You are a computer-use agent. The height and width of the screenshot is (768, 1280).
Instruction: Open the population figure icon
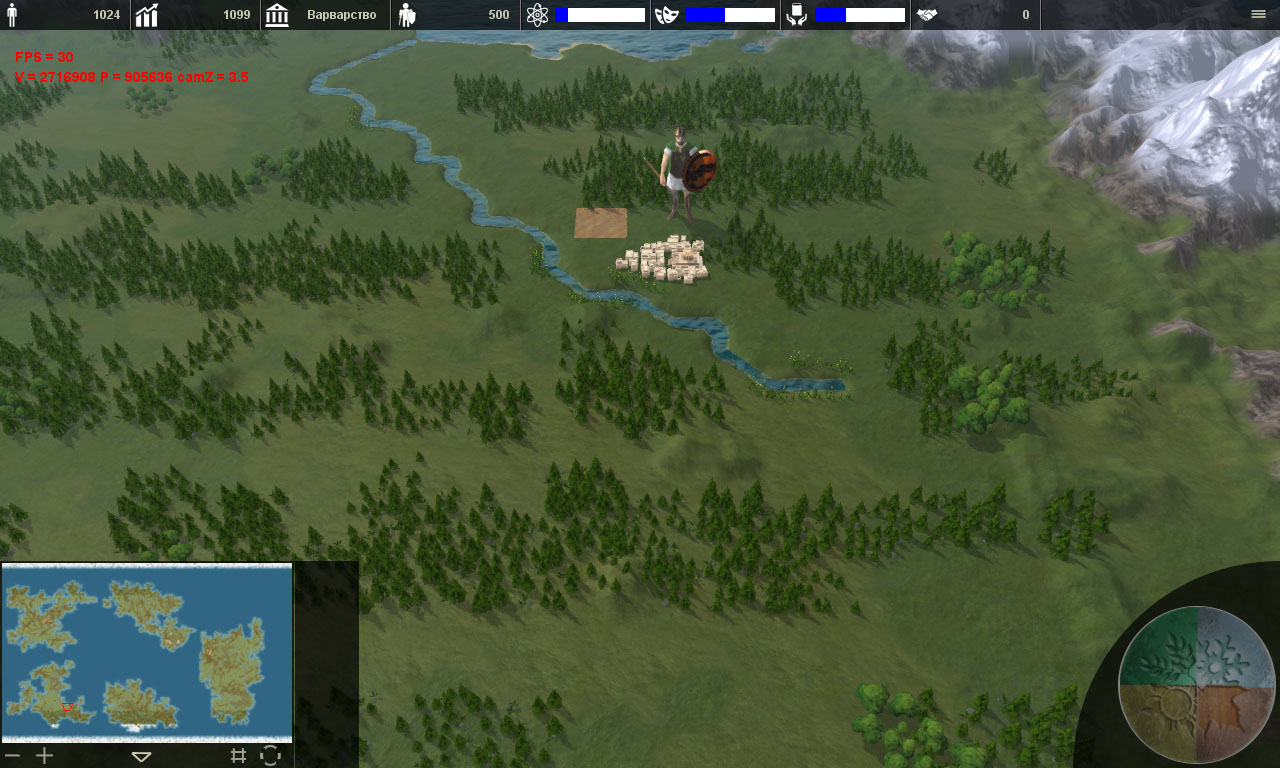(x=12, y=15)
